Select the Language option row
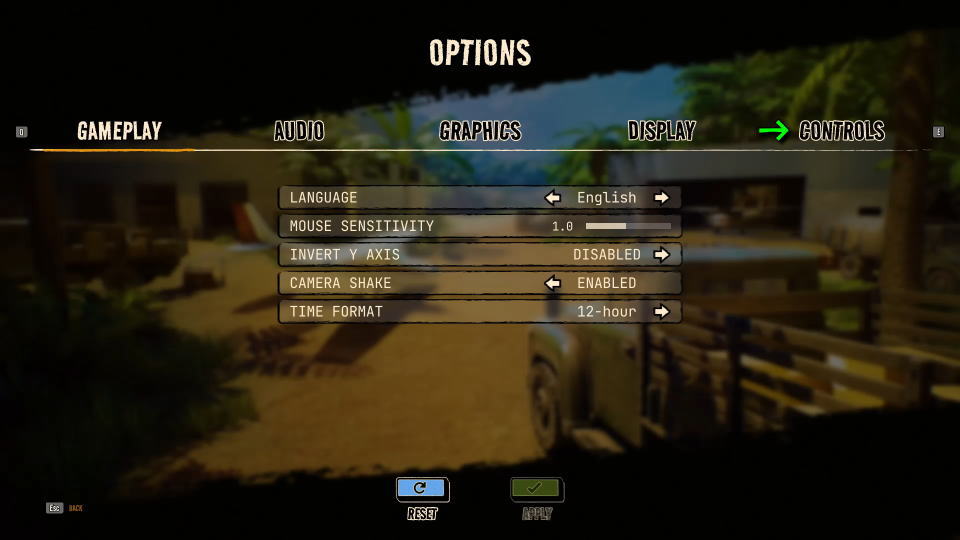This screenshot has width=960, height=540. click(400, 198)
